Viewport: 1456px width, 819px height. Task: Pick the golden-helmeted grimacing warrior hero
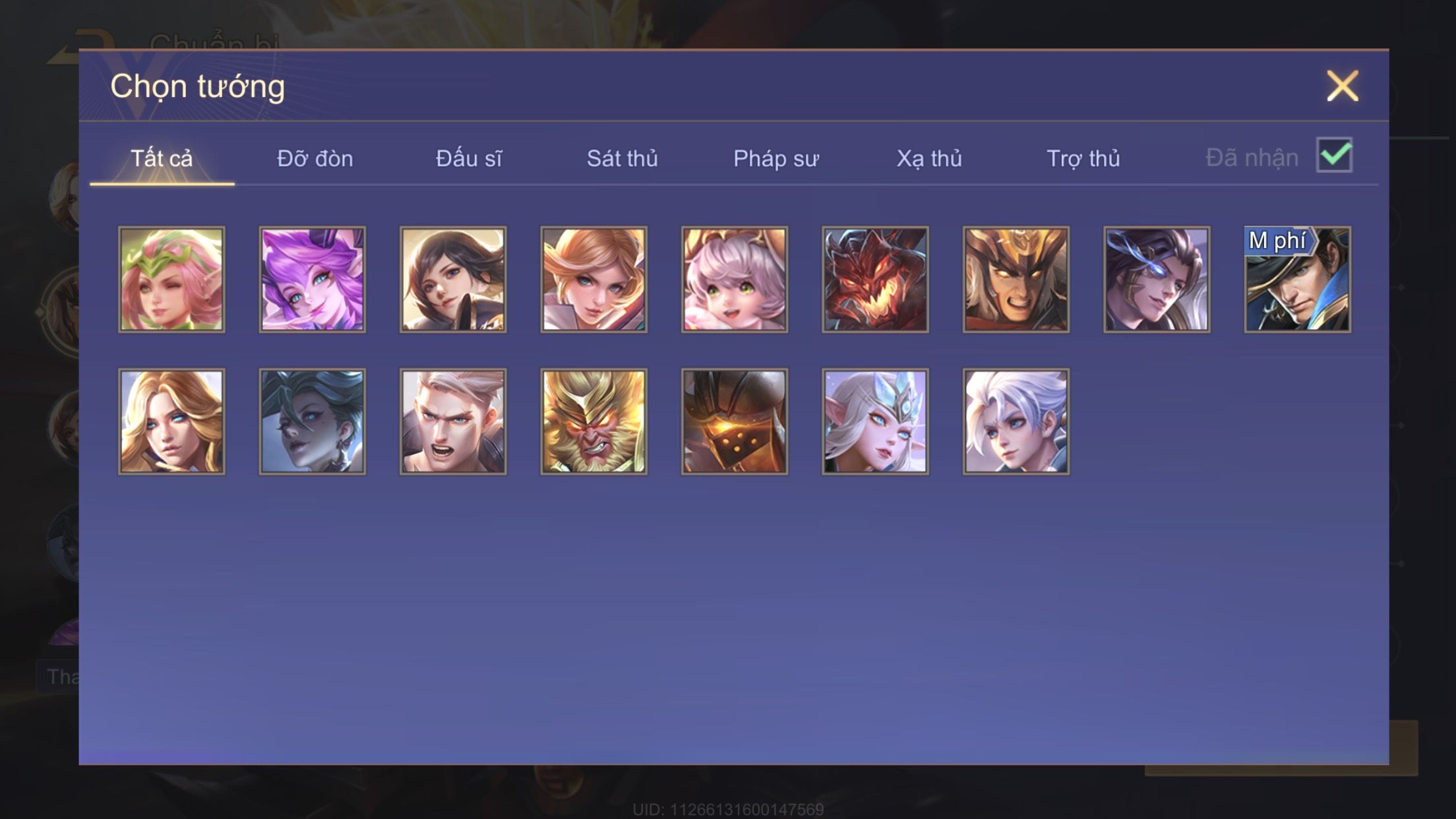pos(1016,280)
